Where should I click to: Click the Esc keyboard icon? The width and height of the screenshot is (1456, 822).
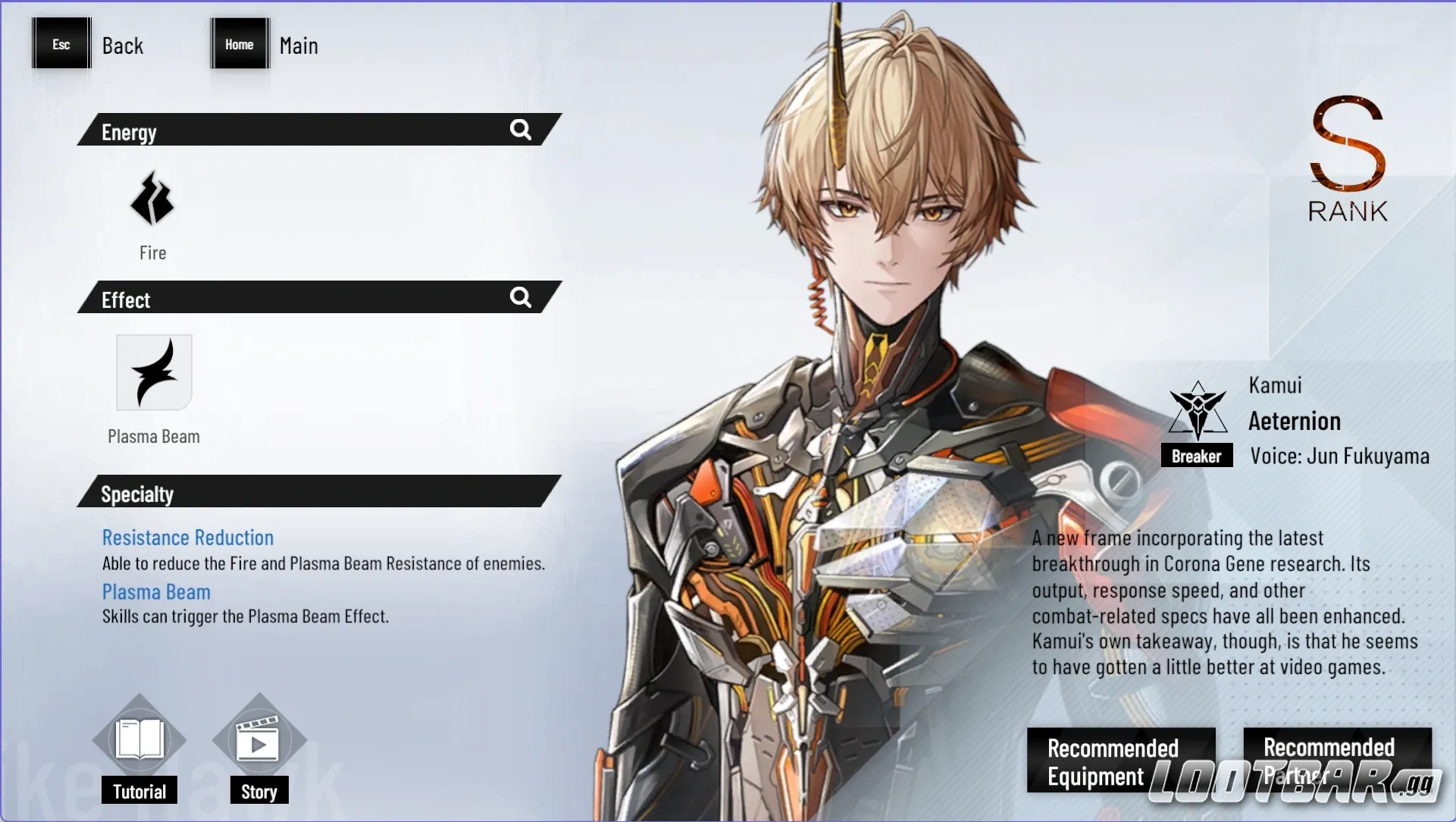point(61,44)
